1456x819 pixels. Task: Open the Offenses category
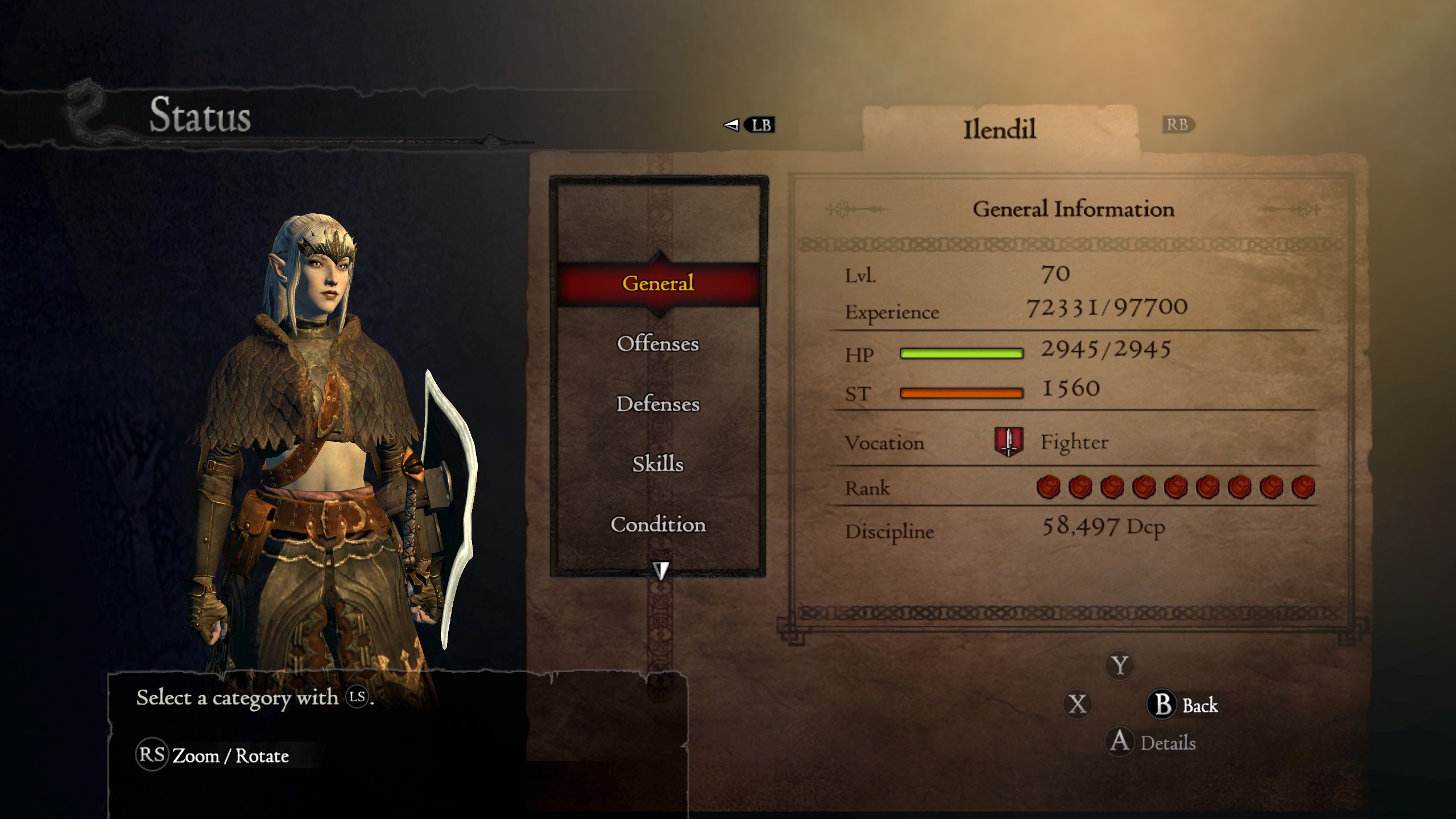(x=658, y=344)
